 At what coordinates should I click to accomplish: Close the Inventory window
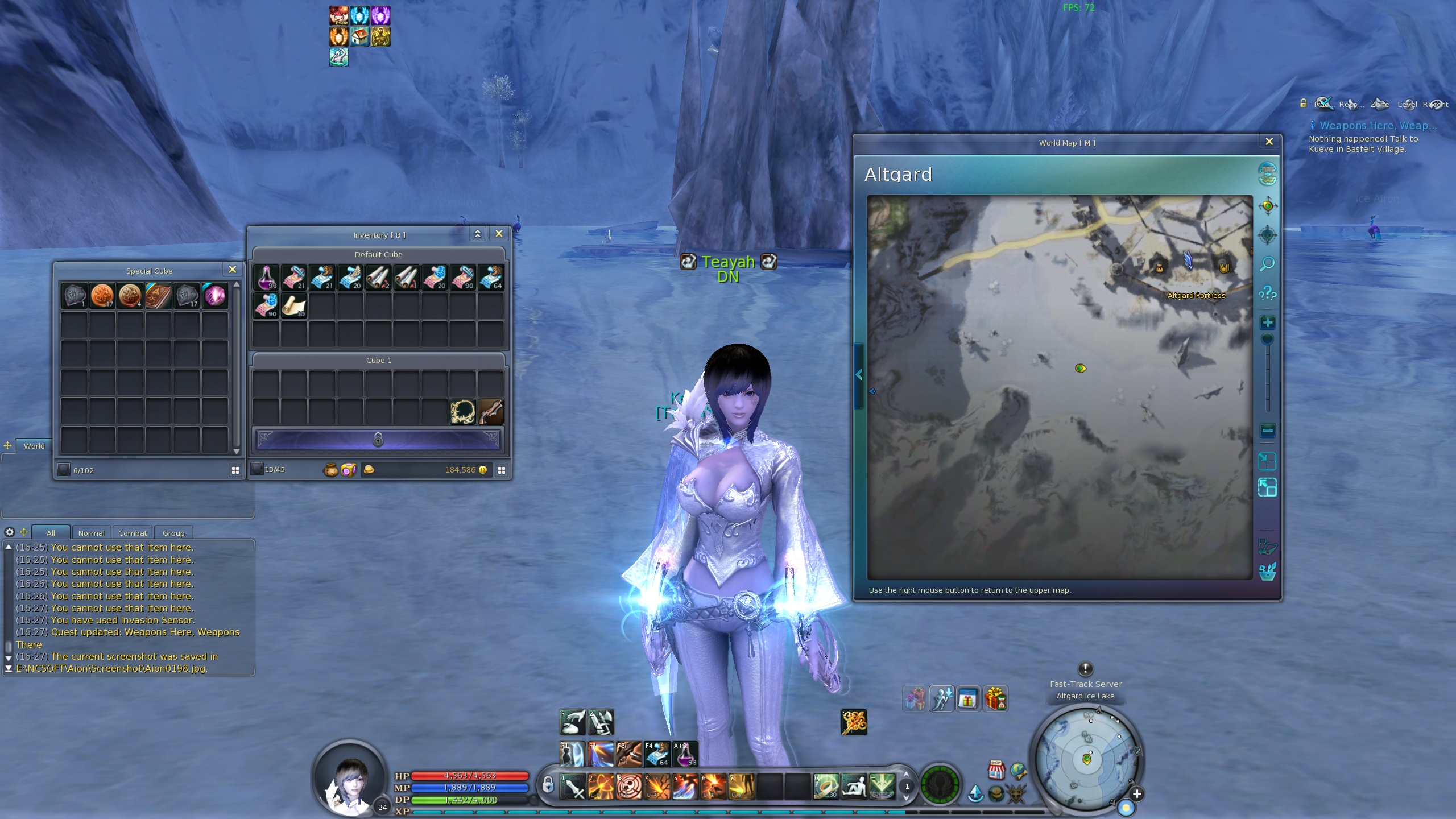(499, 234)
